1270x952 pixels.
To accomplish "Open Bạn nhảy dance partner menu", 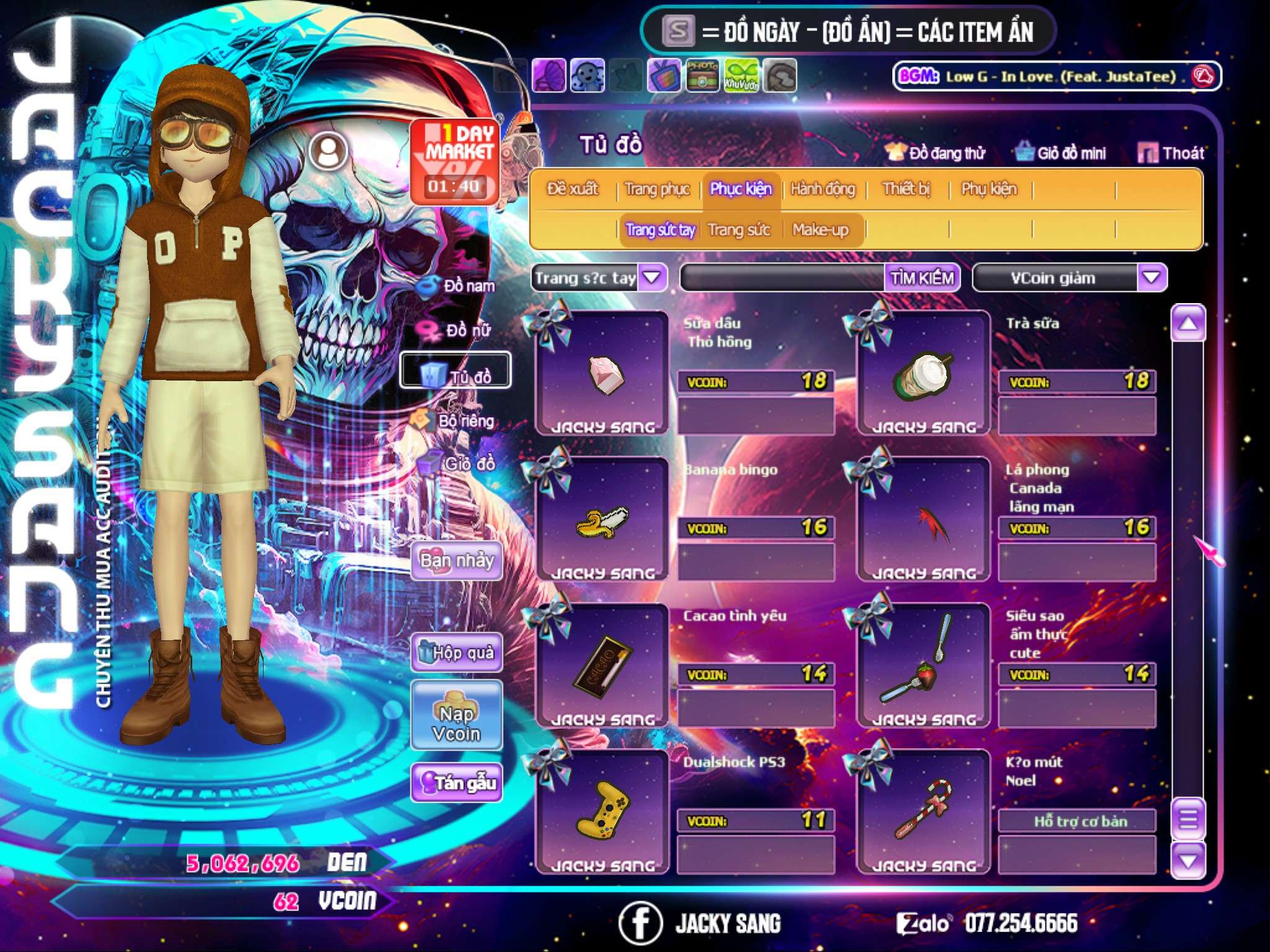I will pos(457,561).
